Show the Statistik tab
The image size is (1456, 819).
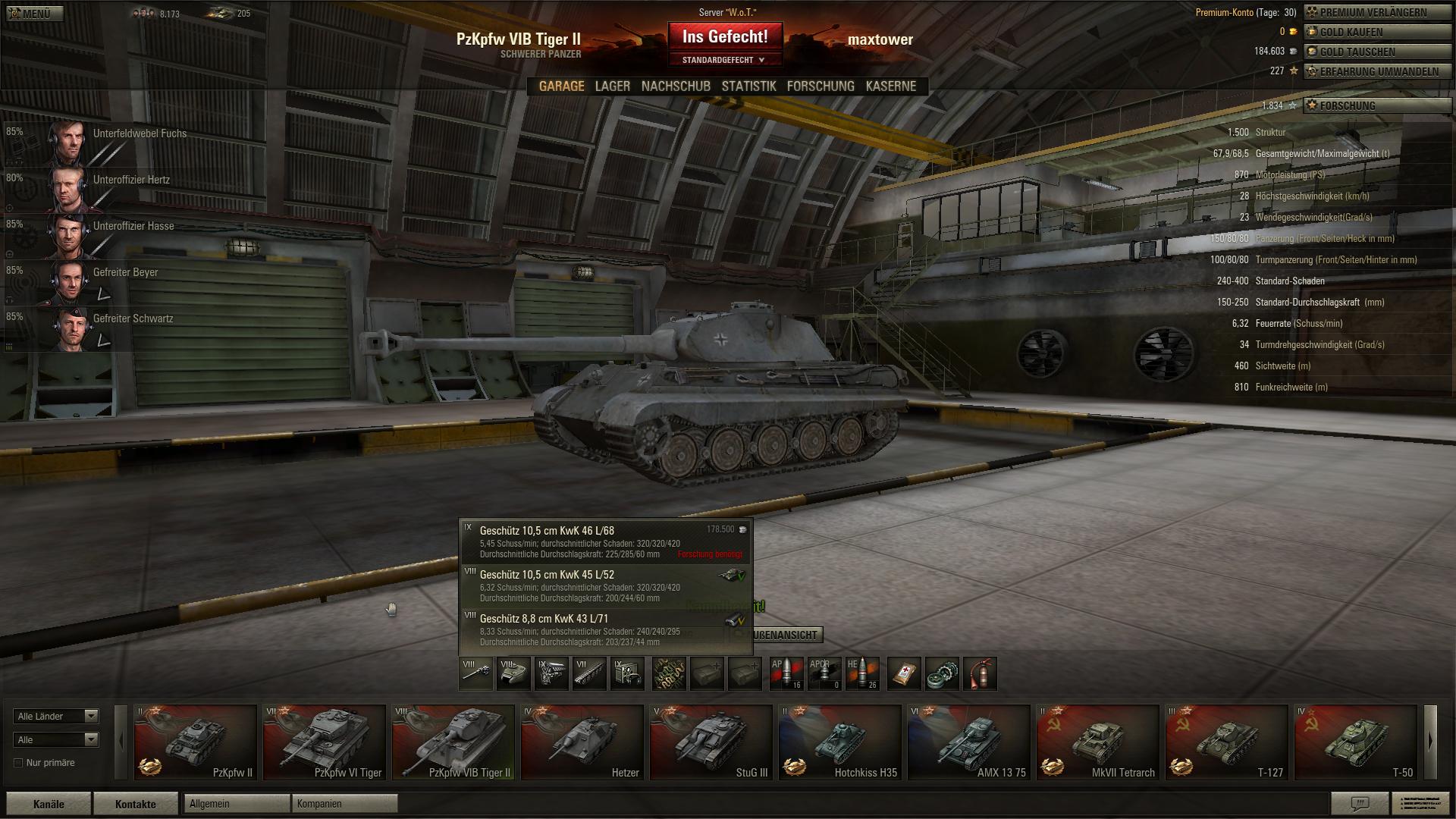(x=748, y=86)
